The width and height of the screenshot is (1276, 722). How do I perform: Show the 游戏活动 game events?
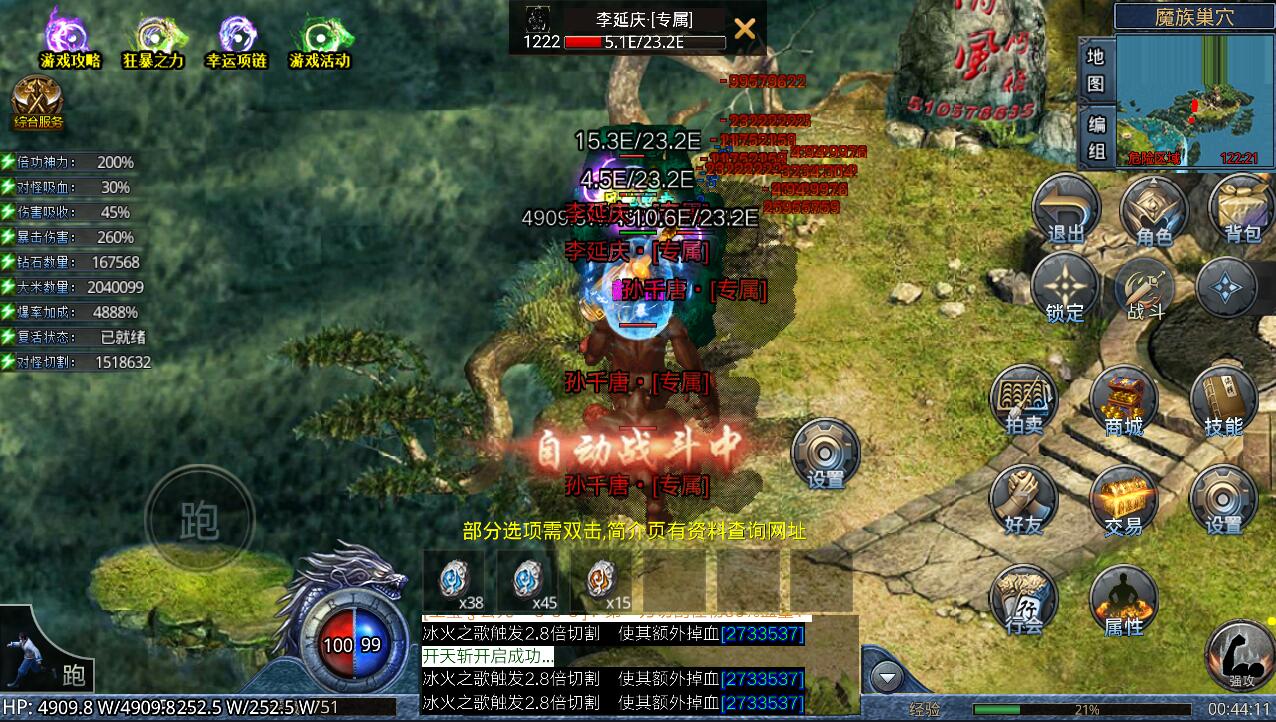click(320, 38)
